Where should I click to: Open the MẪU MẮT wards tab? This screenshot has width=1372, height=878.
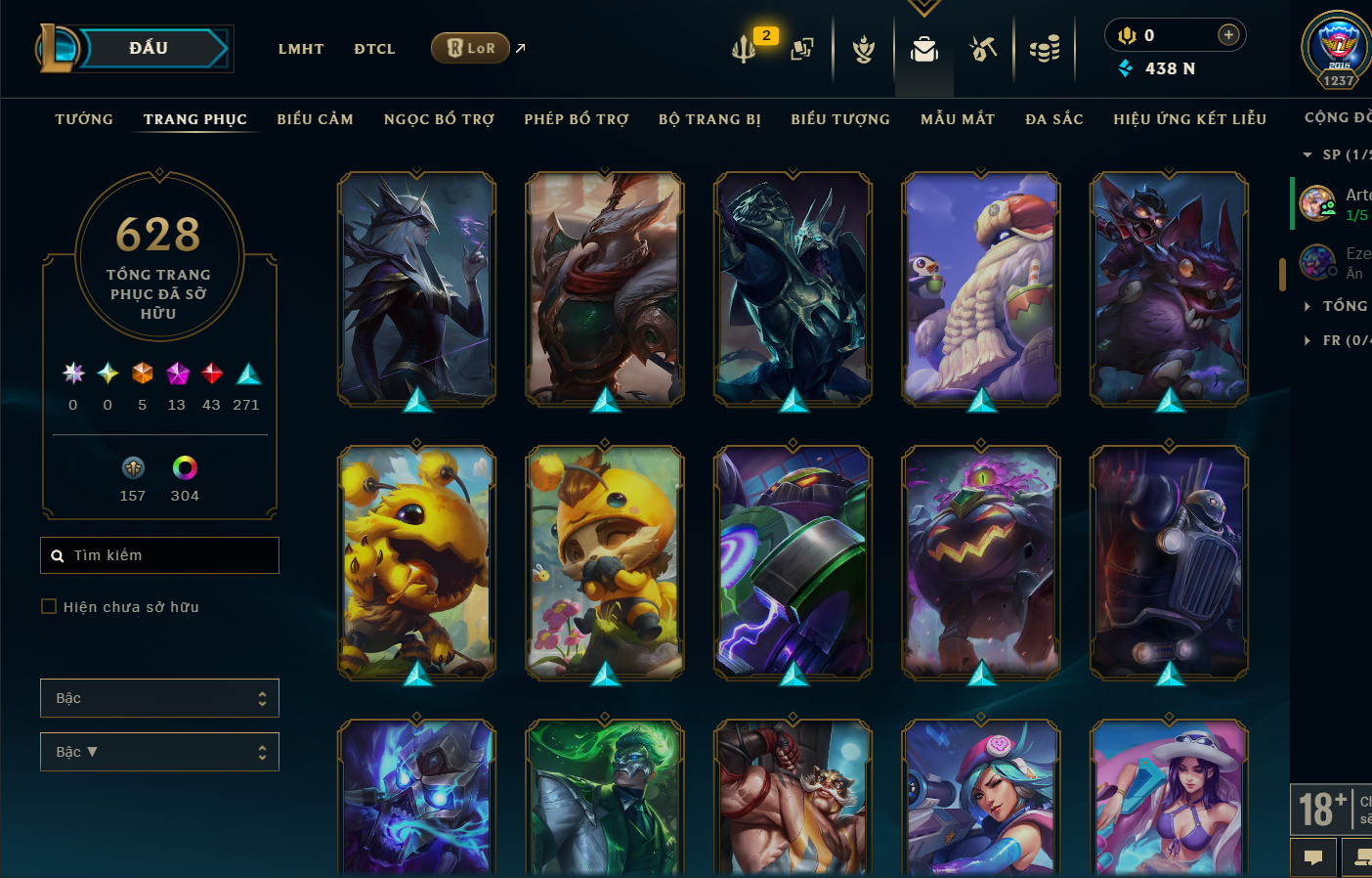(x=958, y=119)
